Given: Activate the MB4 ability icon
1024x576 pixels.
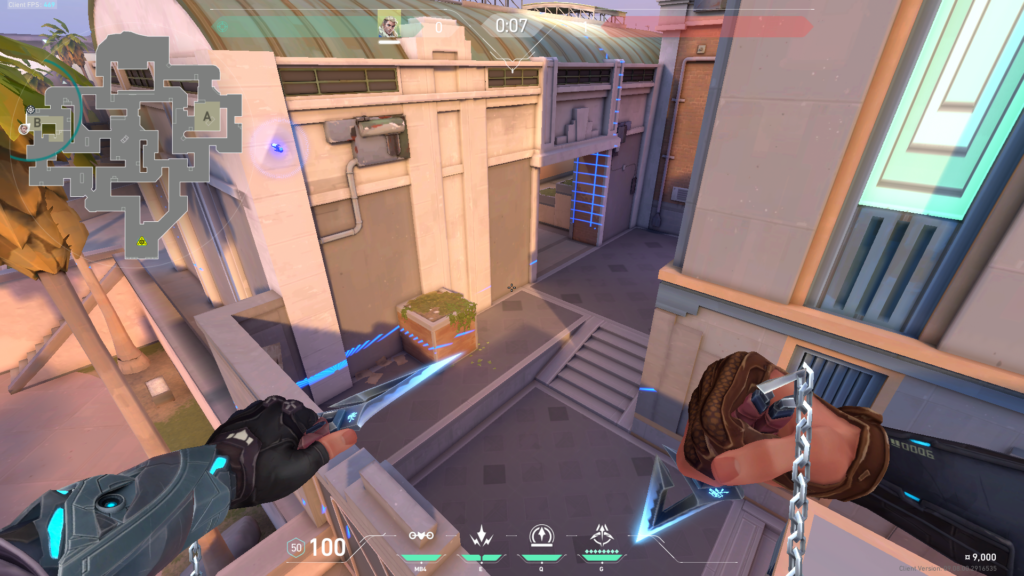Looking at the screenshot, I should (421, 535).
